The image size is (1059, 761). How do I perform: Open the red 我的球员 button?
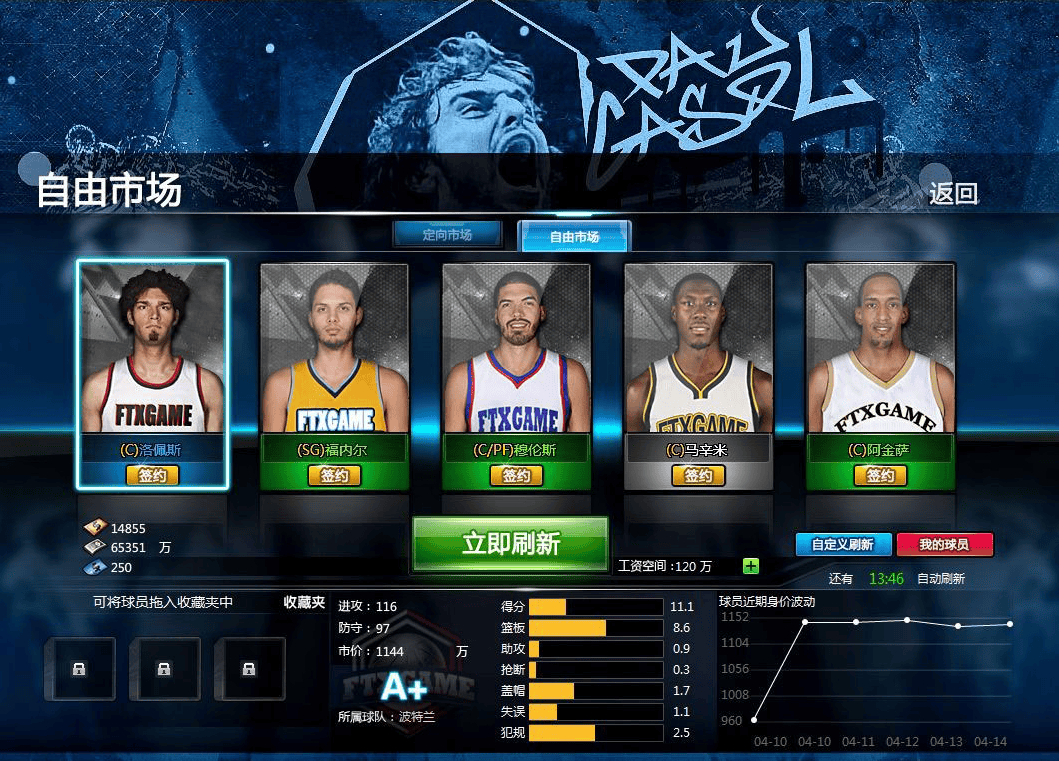[944, 545]
